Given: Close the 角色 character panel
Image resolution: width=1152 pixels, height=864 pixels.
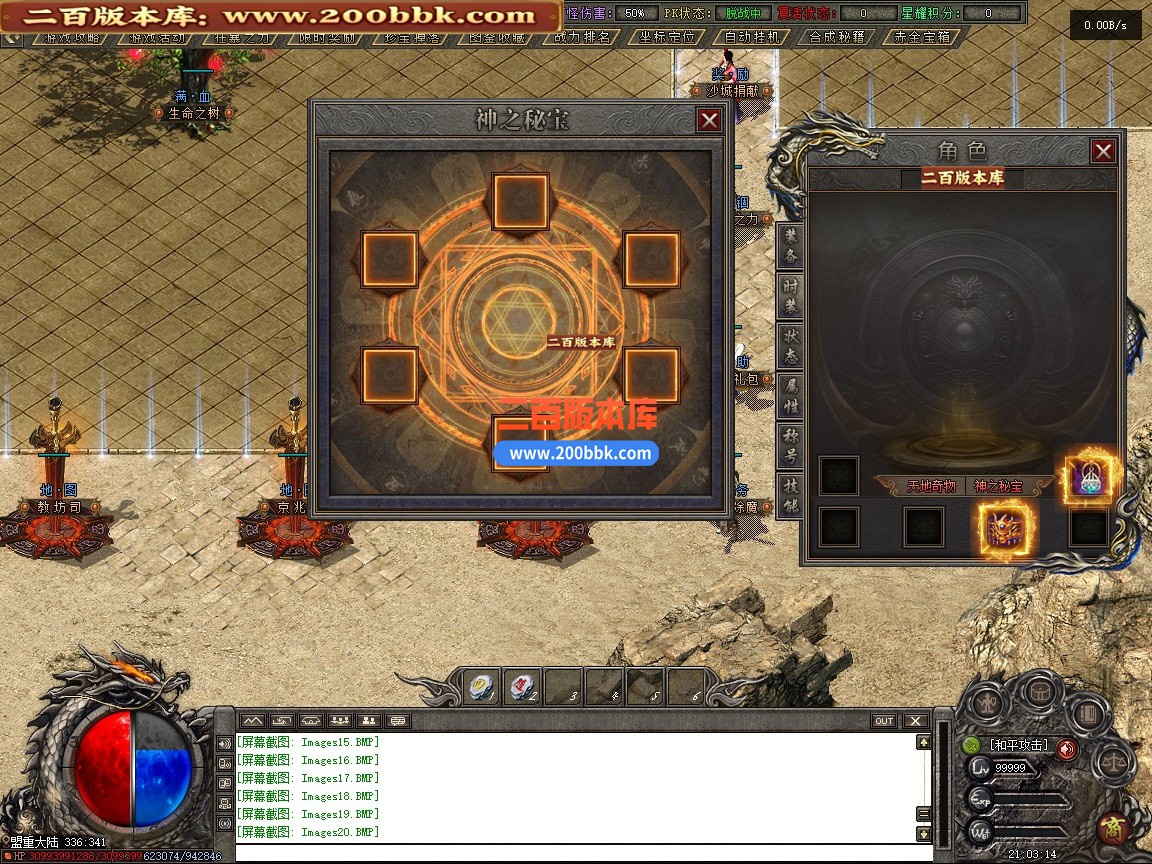Looking at the screenshot, I should point(1103,151).
